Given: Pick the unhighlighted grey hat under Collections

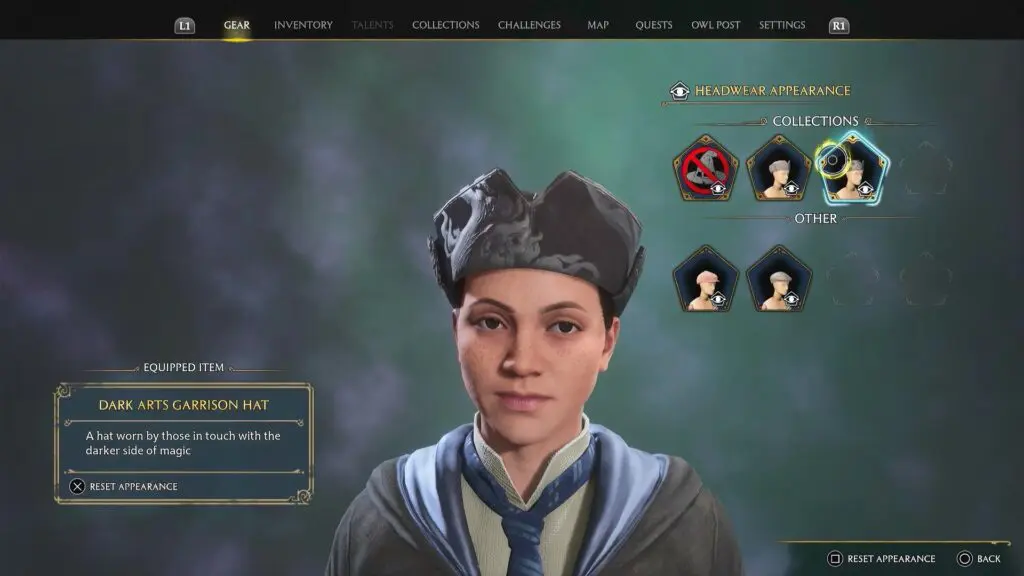Looking at the screenshot, I should [779, 169].
